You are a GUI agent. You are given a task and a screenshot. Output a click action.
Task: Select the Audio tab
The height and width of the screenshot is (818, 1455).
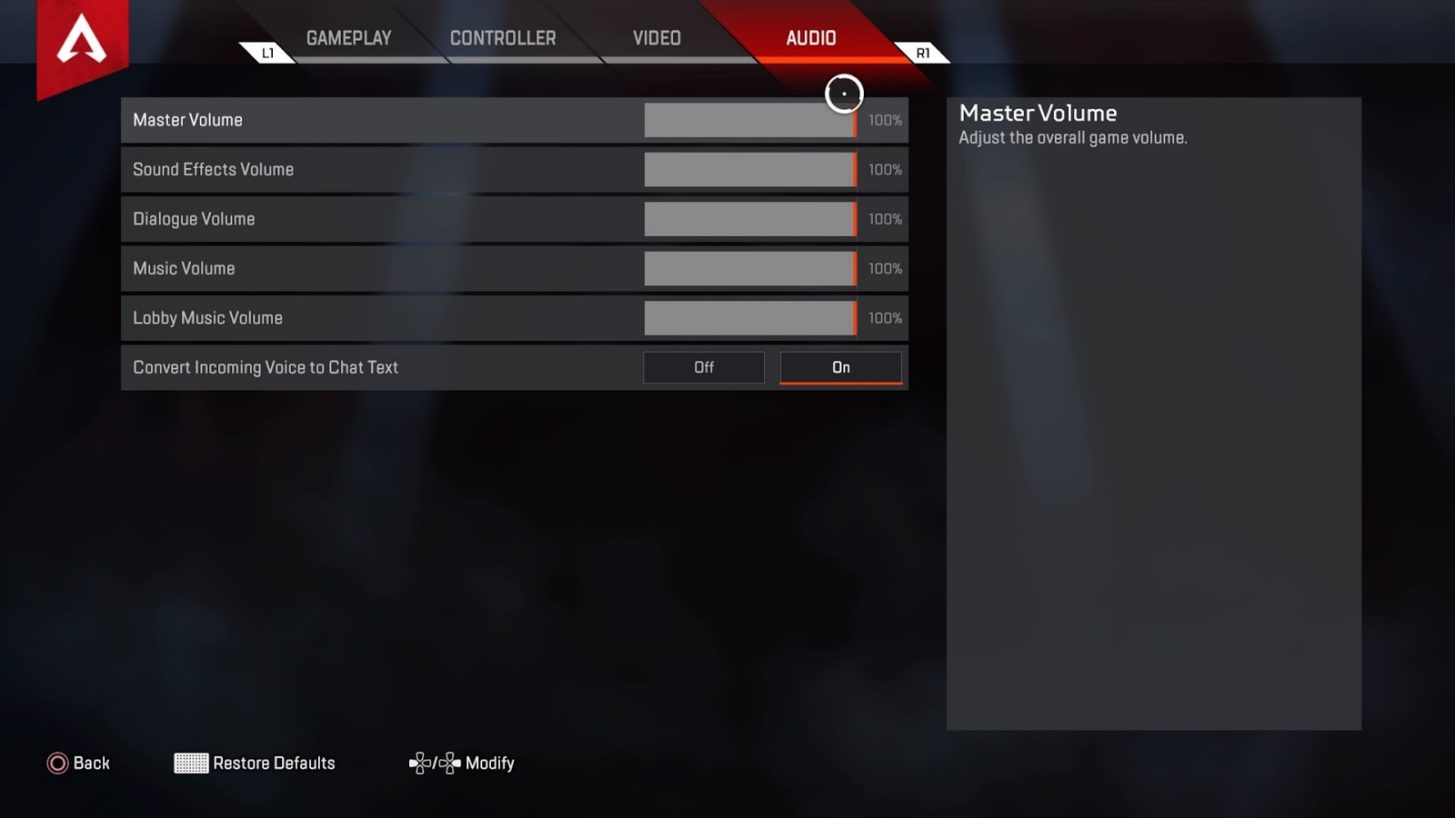[810, 37]
